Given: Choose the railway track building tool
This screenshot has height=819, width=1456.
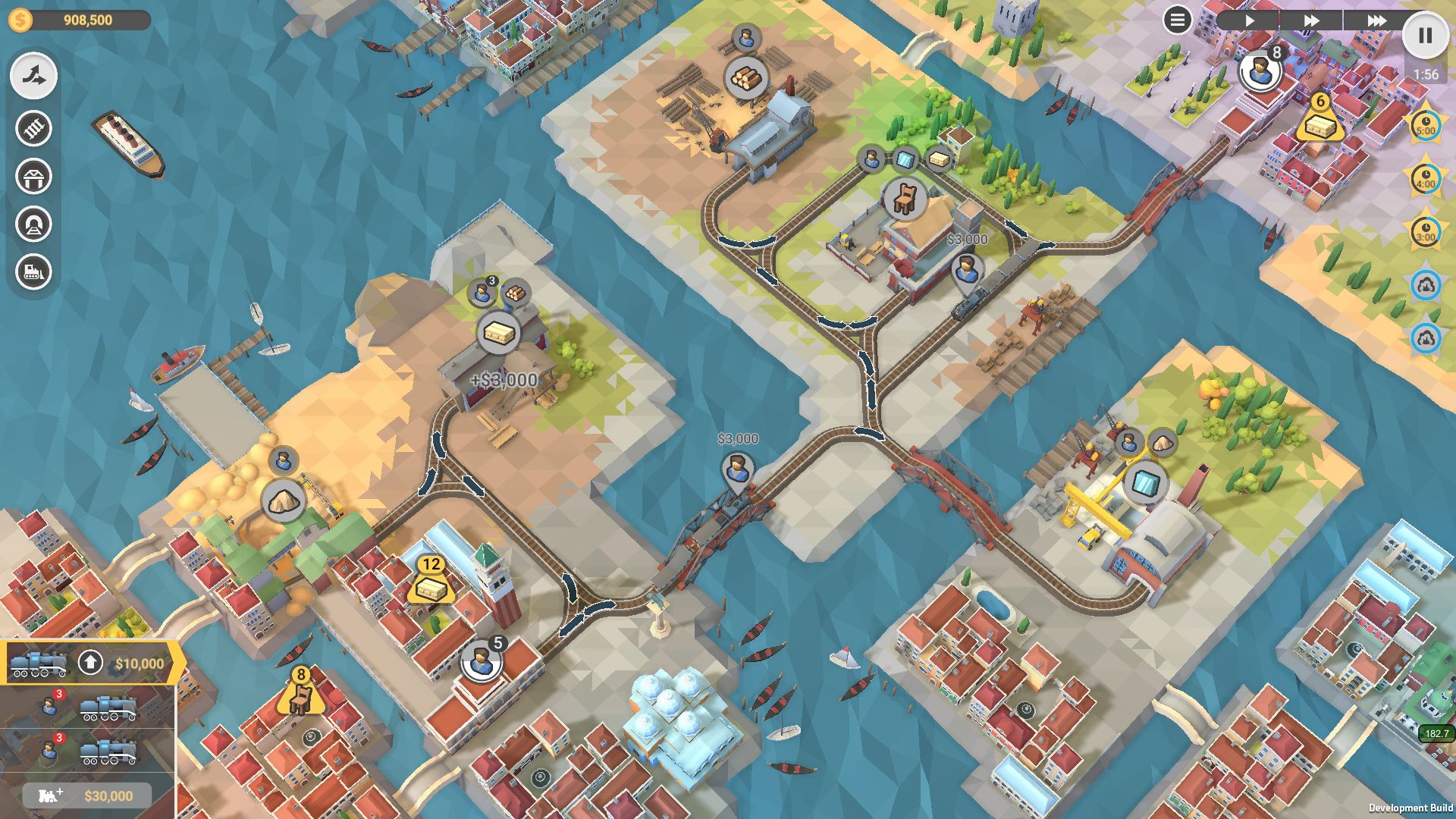Looking at the screenshot, I should pyautogui.click(x=33, y=128).
